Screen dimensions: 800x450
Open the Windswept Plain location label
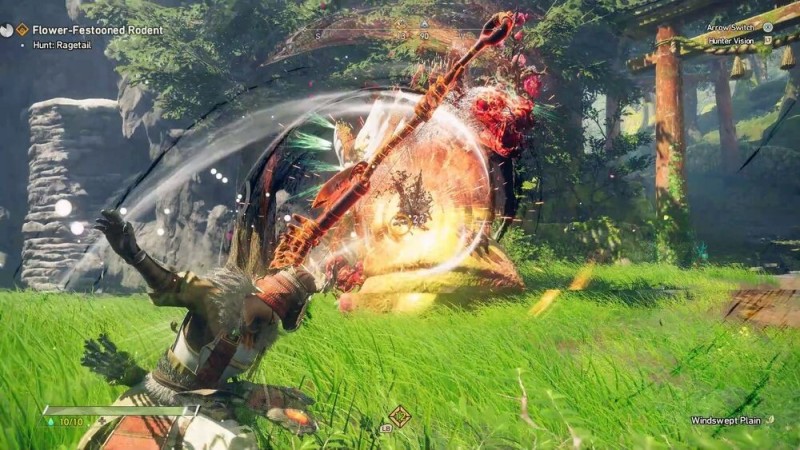[x=727, y=420]
